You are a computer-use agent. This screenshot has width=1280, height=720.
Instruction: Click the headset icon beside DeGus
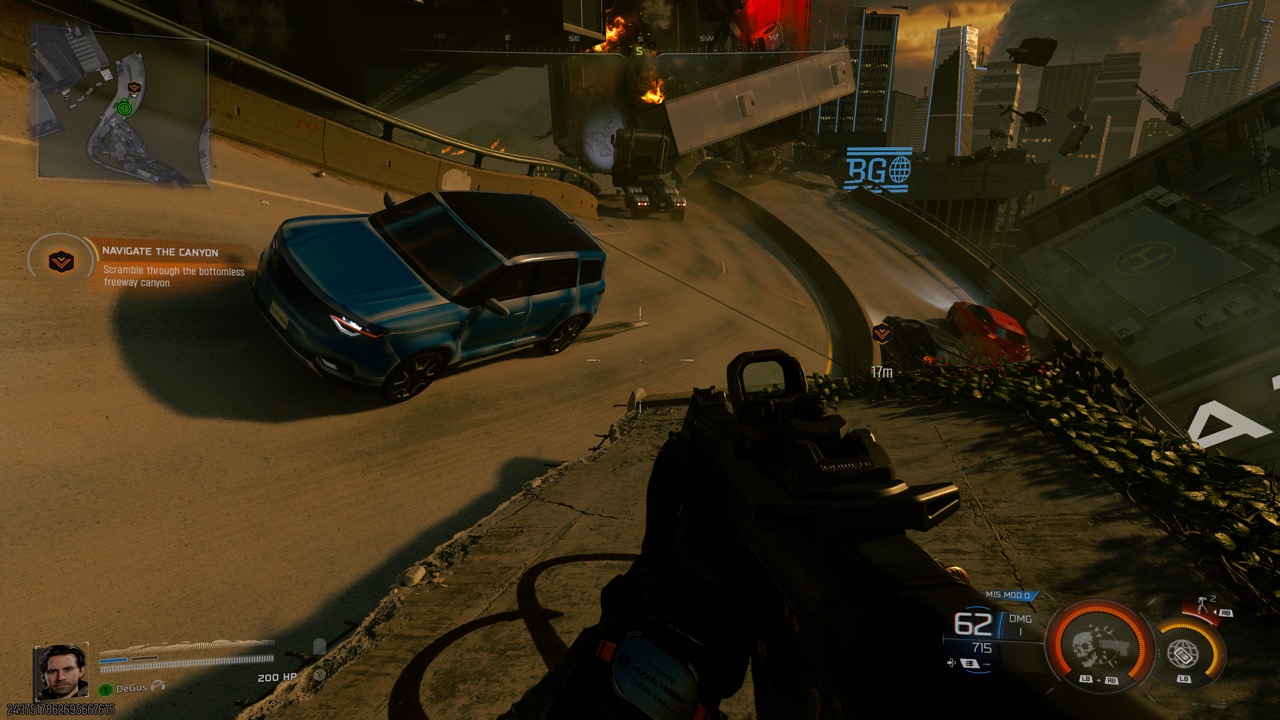[157, 688]
